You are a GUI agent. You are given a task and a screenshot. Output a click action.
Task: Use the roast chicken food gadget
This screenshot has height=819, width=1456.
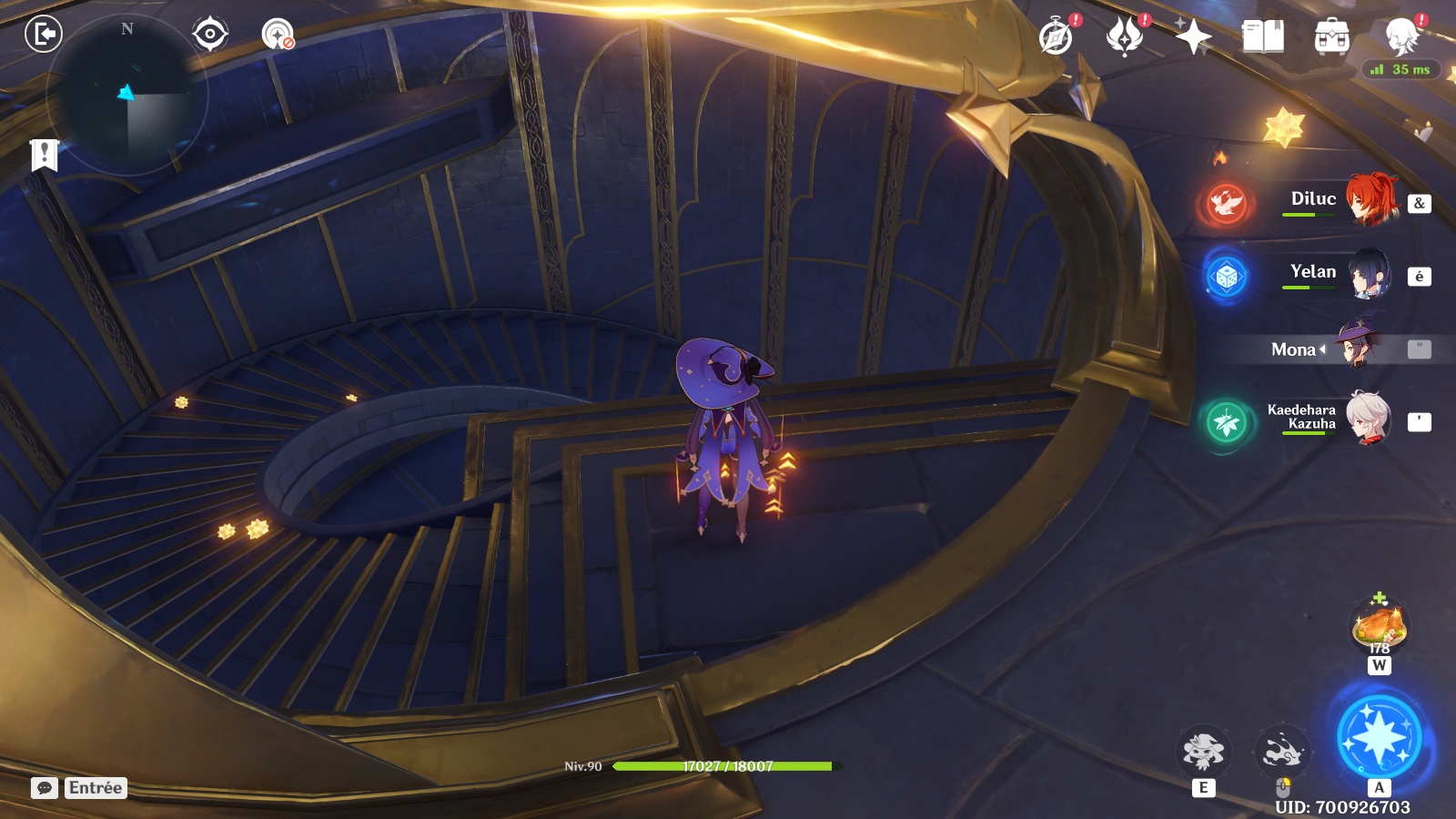coord(1380,627)
